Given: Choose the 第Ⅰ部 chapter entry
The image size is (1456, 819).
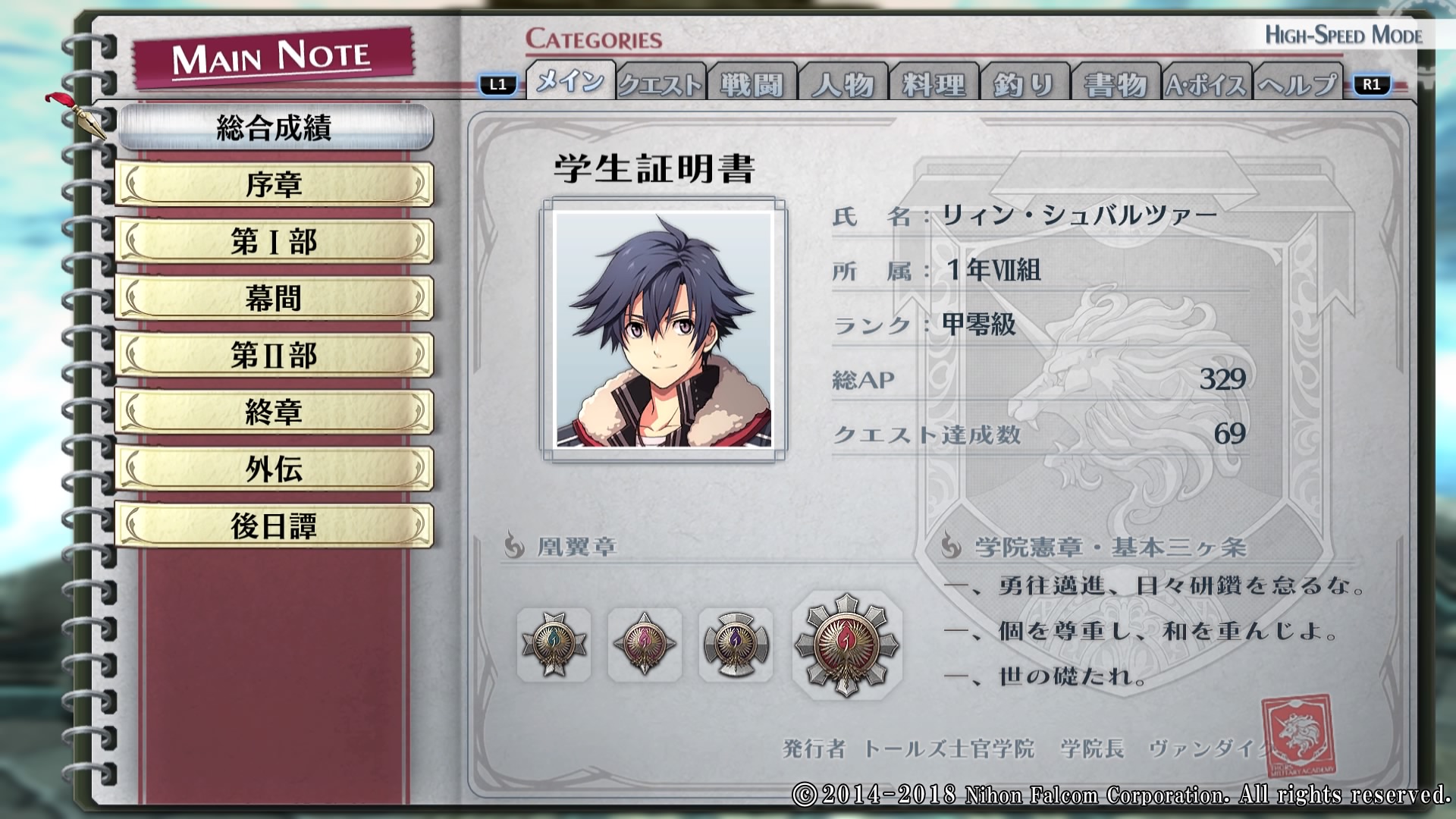Looking at the screenshot, I should click(x=275, y=241).
